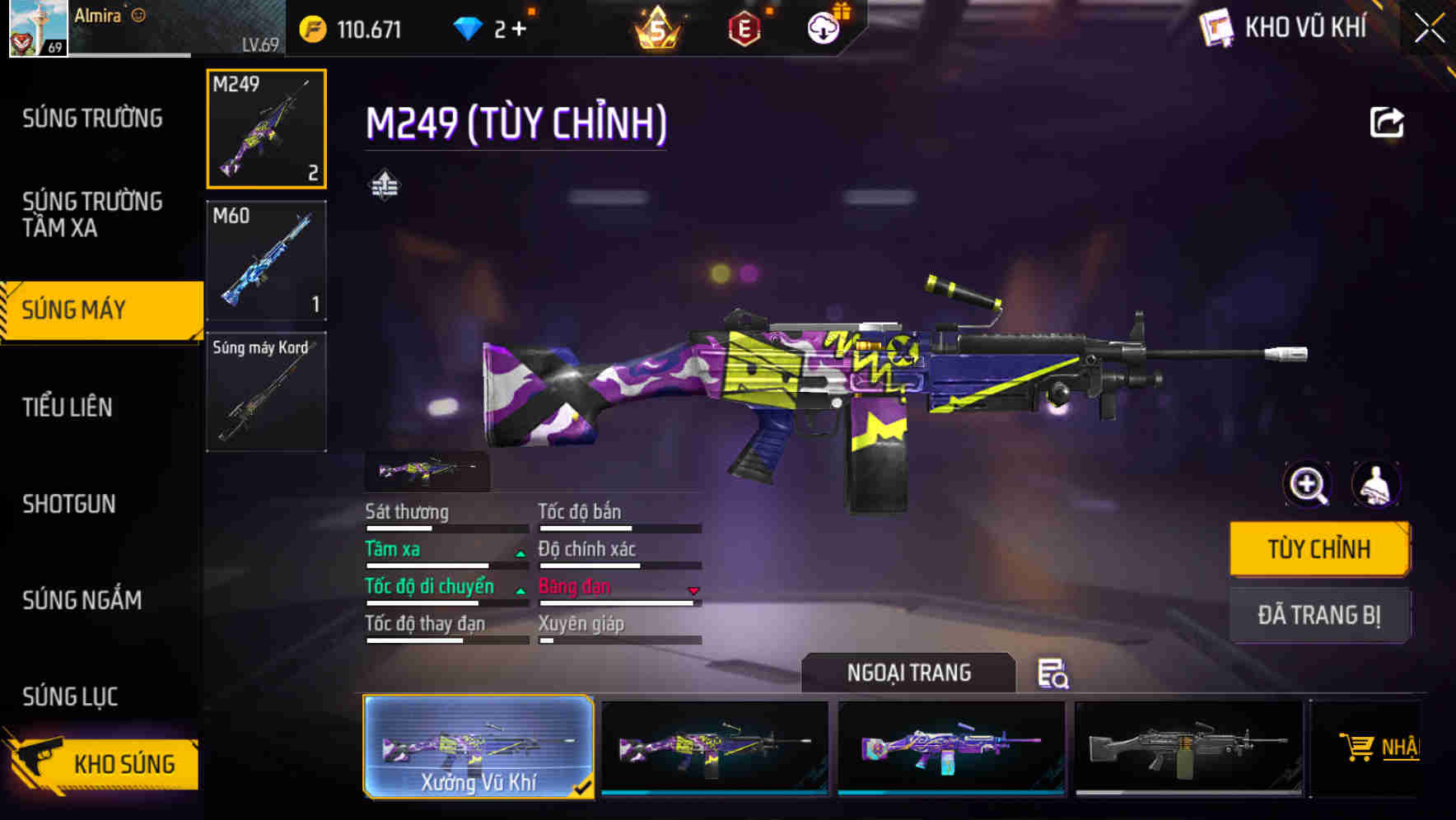The image size is (1456, 820).
Task: Switch to the NGOẠI TRANG tab
Action: pos(910,673)
